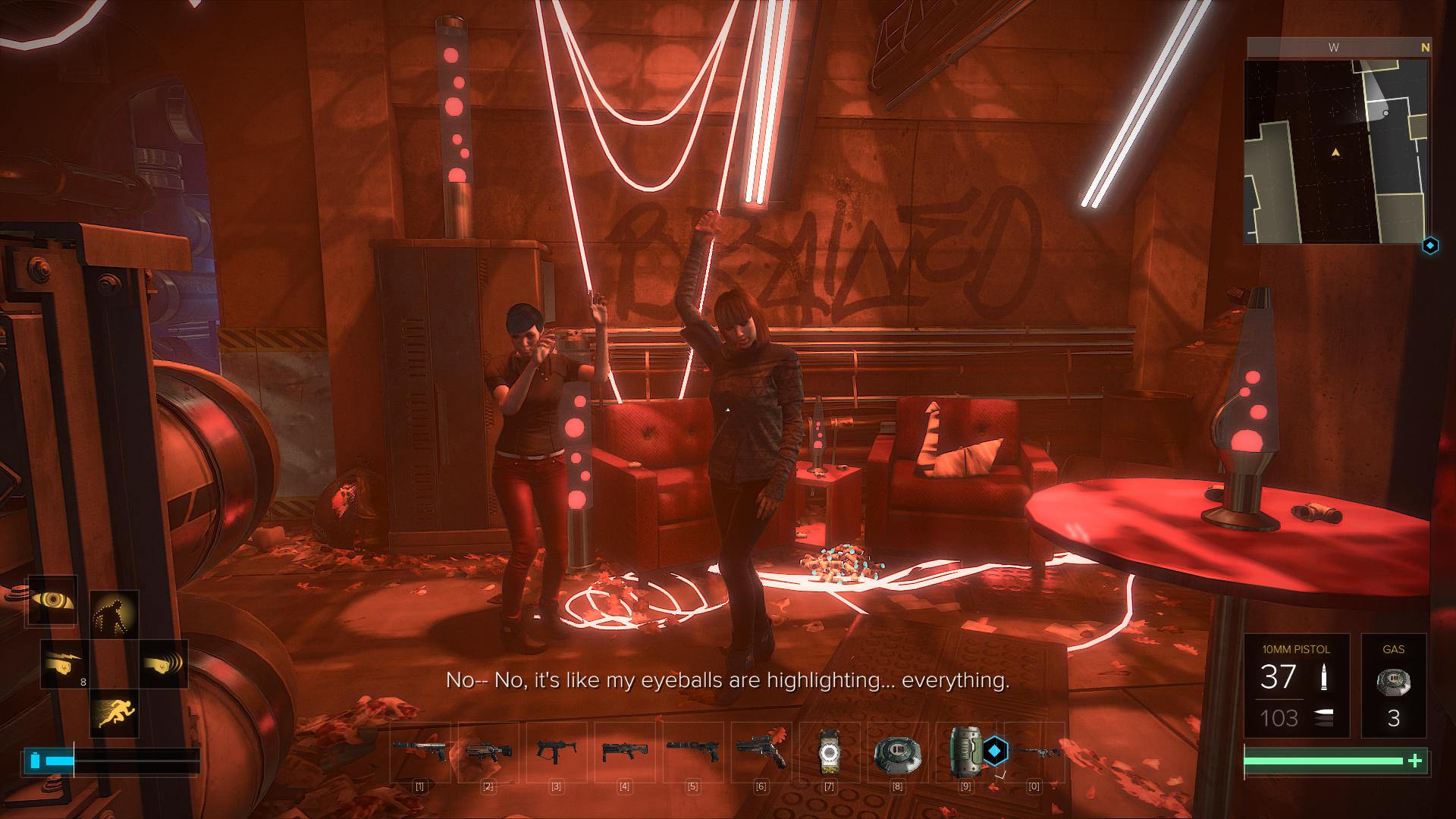
Task: Select the gas grenade slot
Action: [x=1393, y=686]
